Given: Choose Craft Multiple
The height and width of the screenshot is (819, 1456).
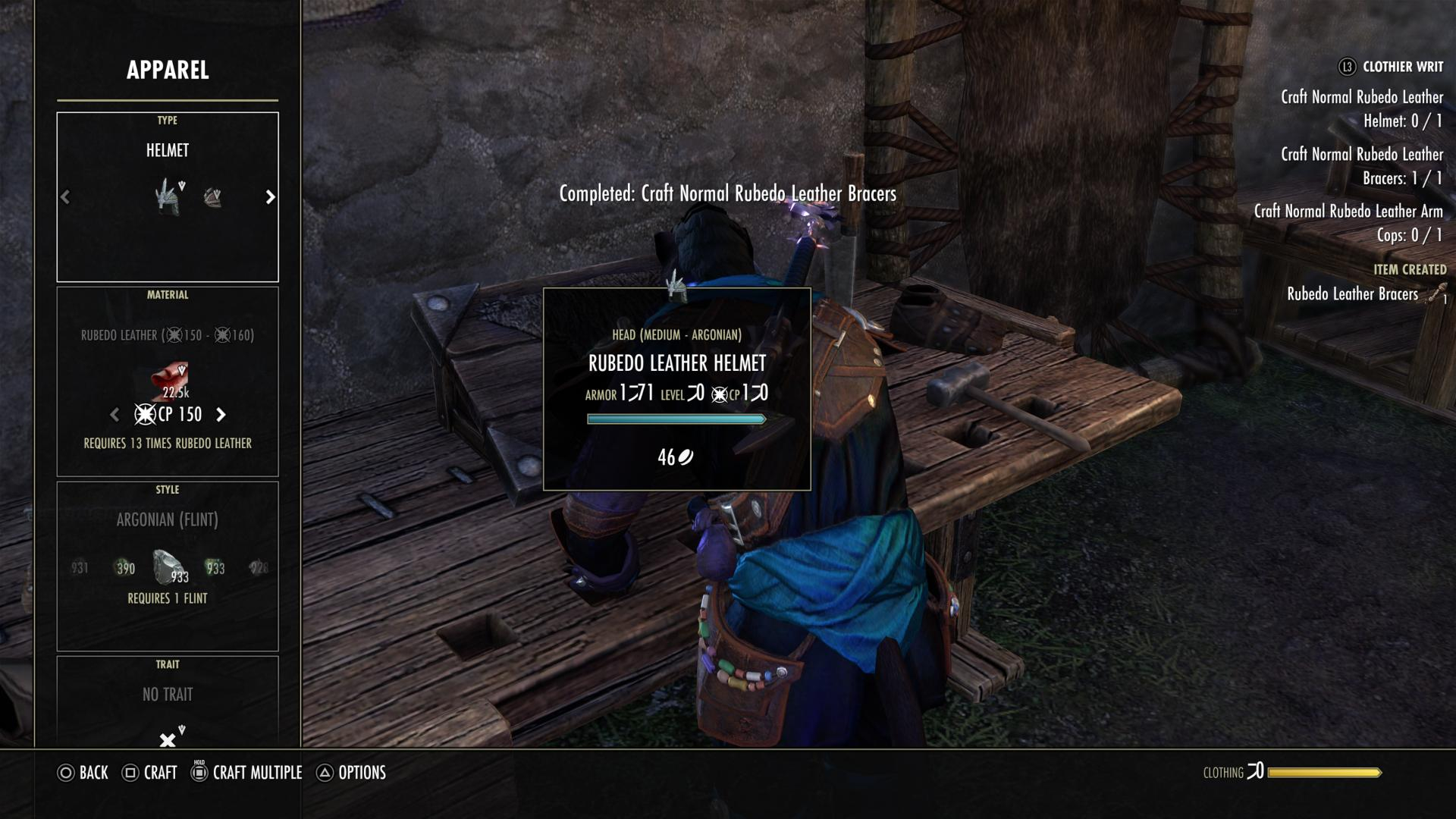Looking at the screenshot, I should 246,773.
